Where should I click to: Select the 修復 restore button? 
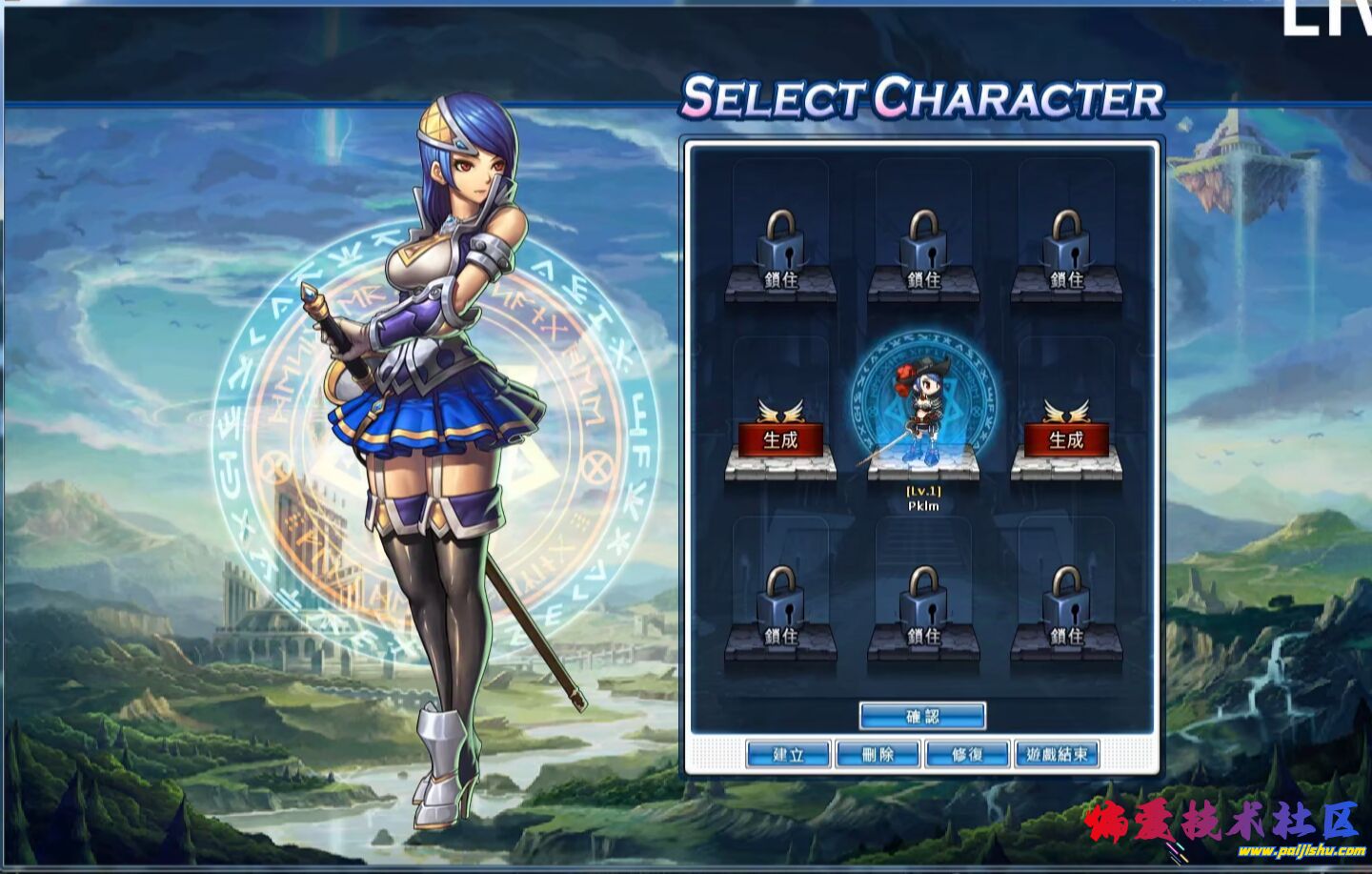(967, 754)
